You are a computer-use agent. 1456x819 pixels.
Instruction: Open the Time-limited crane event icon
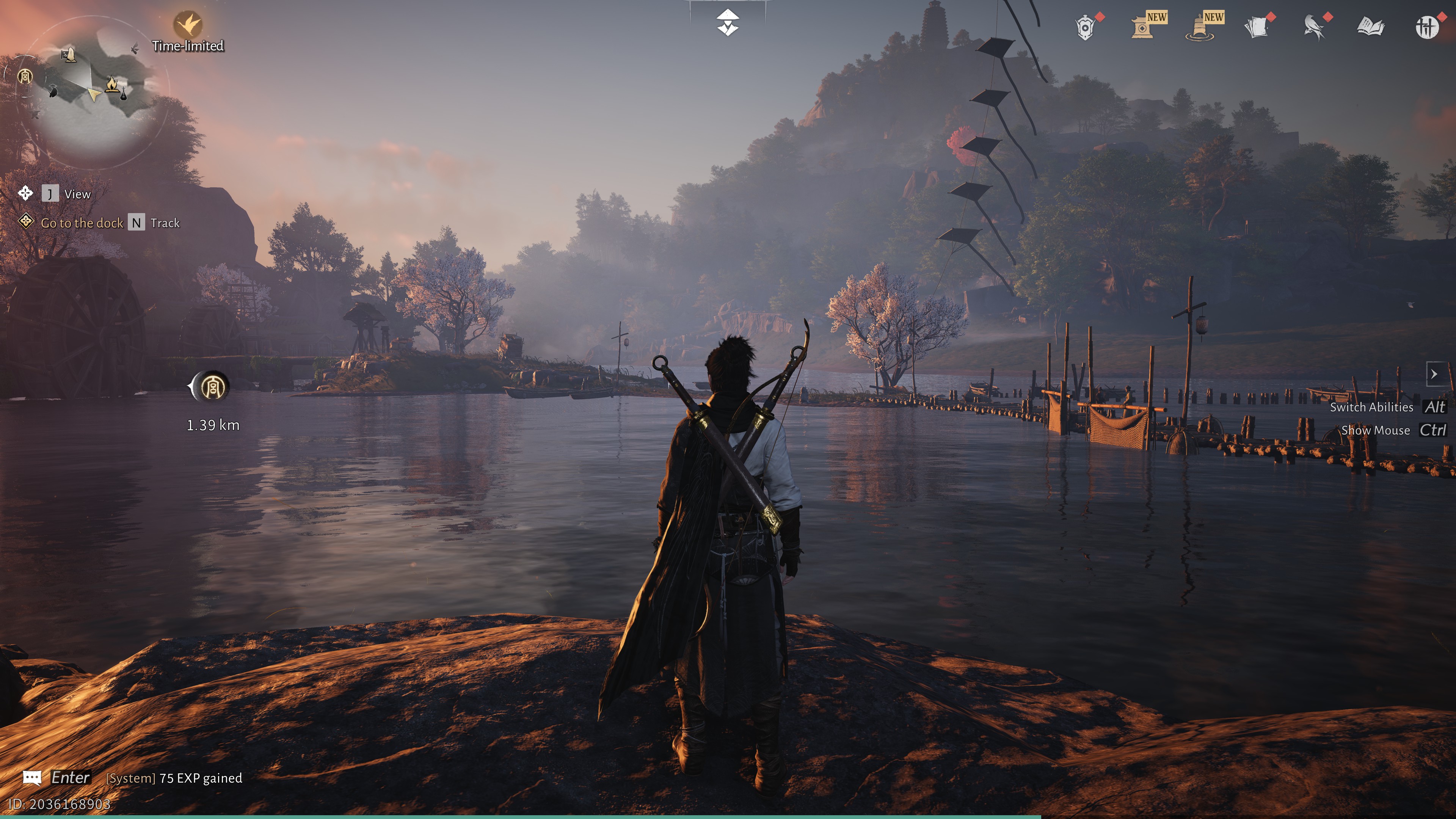pos(188,24)
